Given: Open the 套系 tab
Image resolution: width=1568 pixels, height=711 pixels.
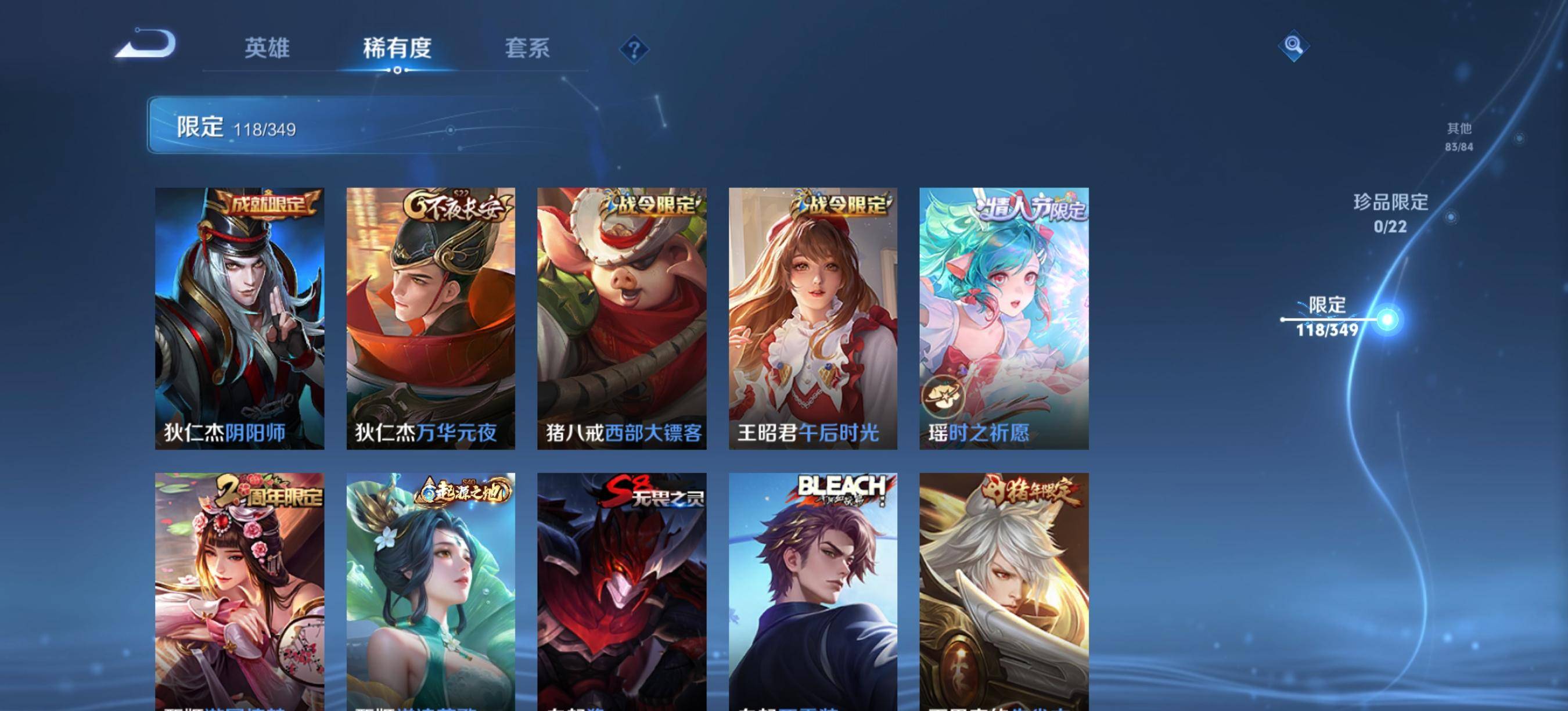Looking at the screenshot, I should point(527,48).
